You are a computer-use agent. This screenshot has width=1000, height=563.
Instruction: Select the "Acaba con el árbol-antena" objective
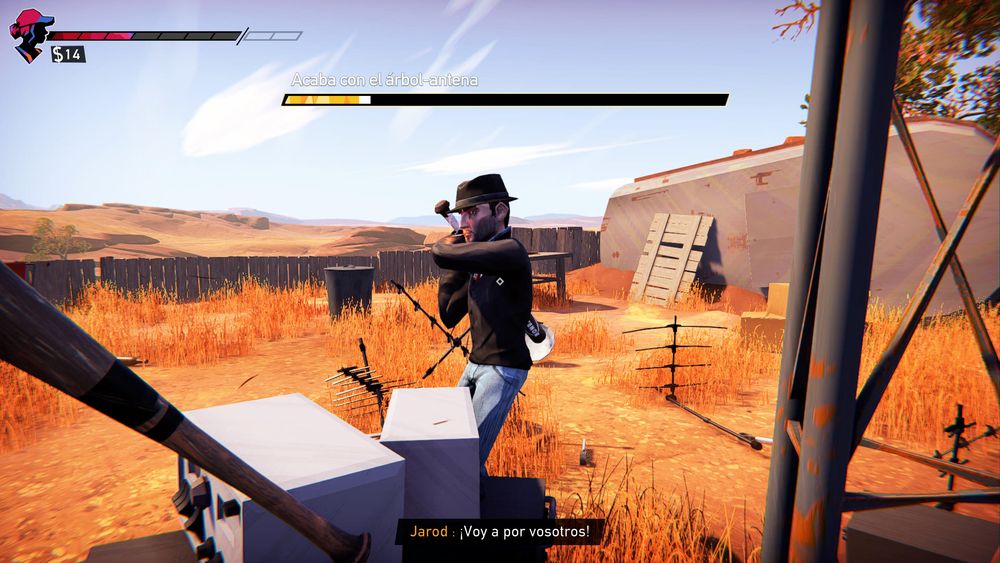[385, 80]
